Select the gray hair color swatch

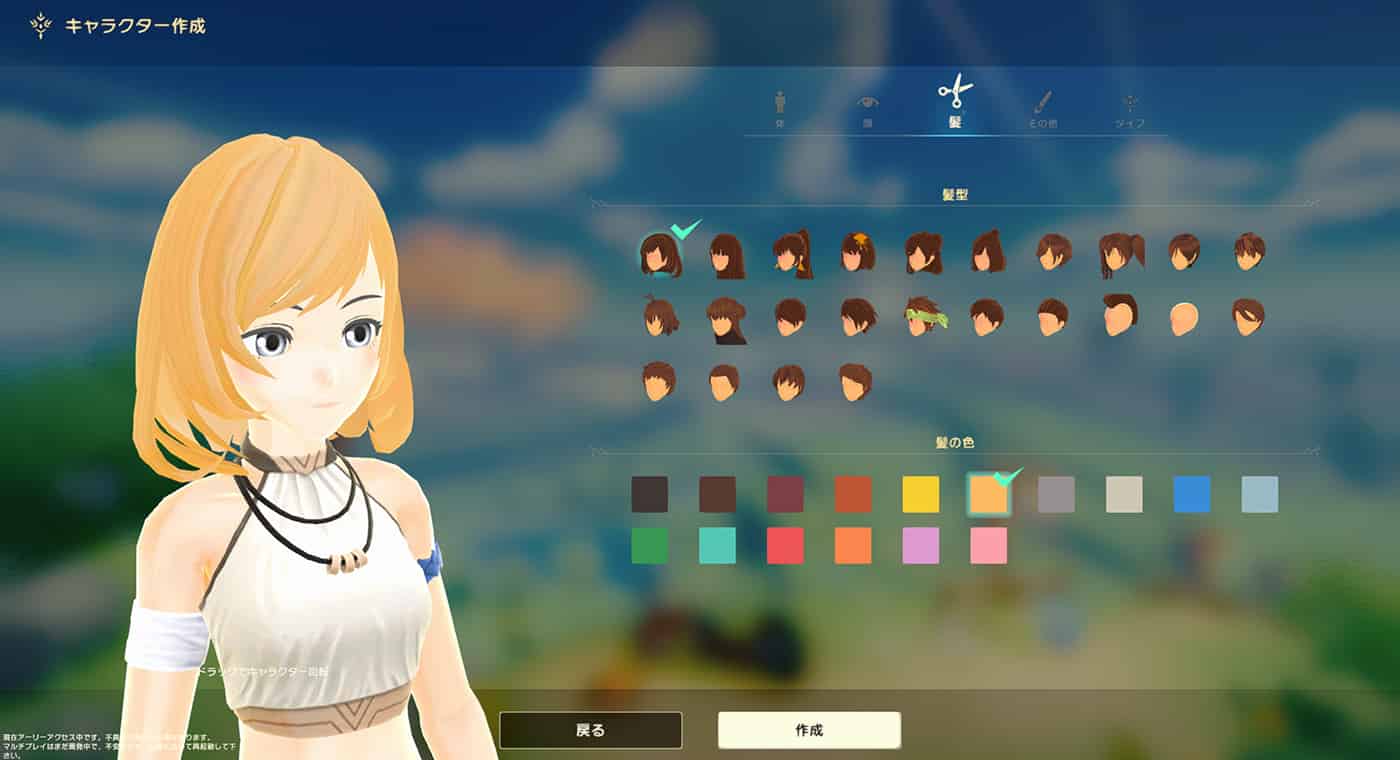point(1056,494)
